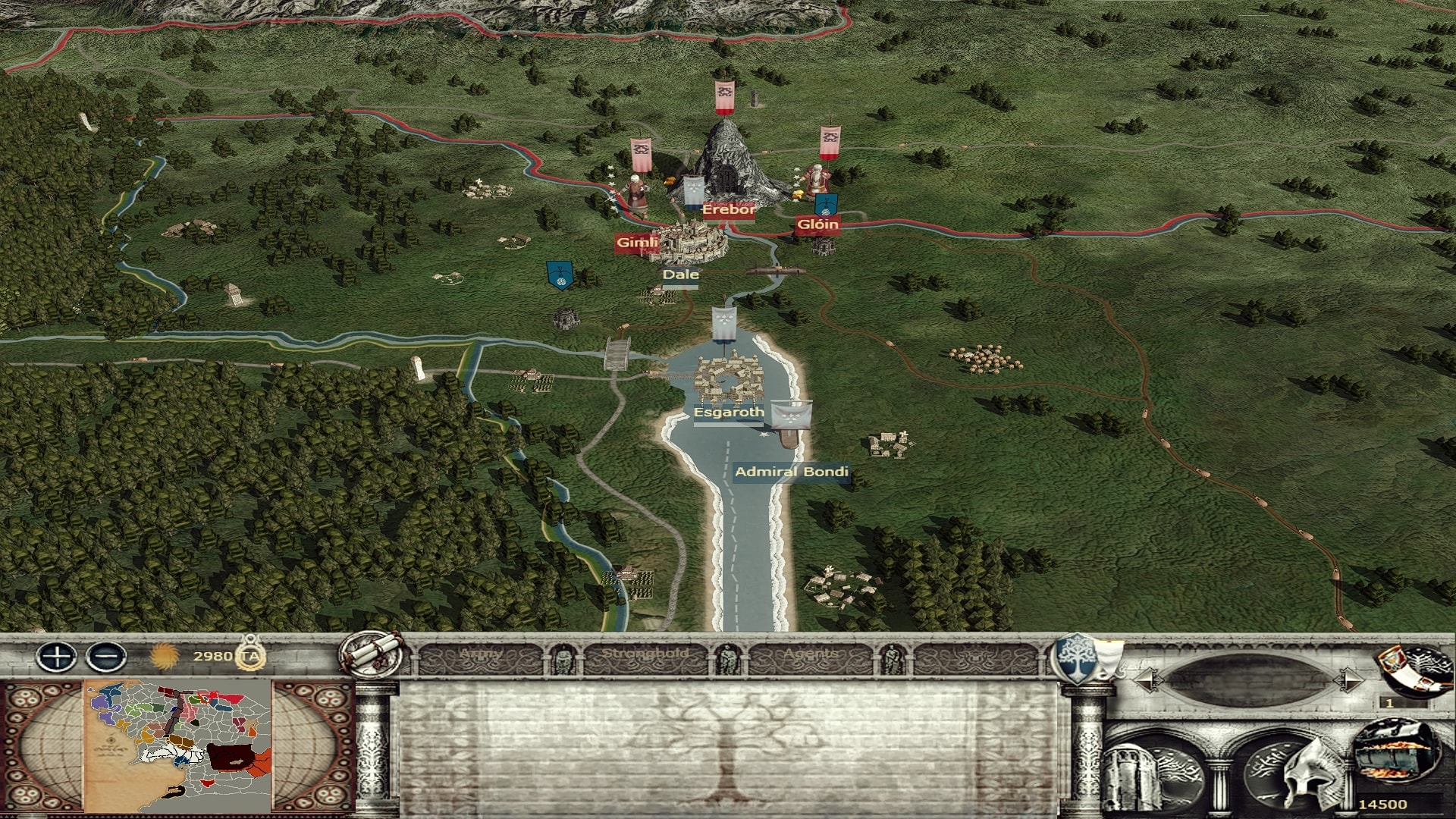
Task: Click the campaign minimap of Middle-earth
Action: click(x=177, y=745)
